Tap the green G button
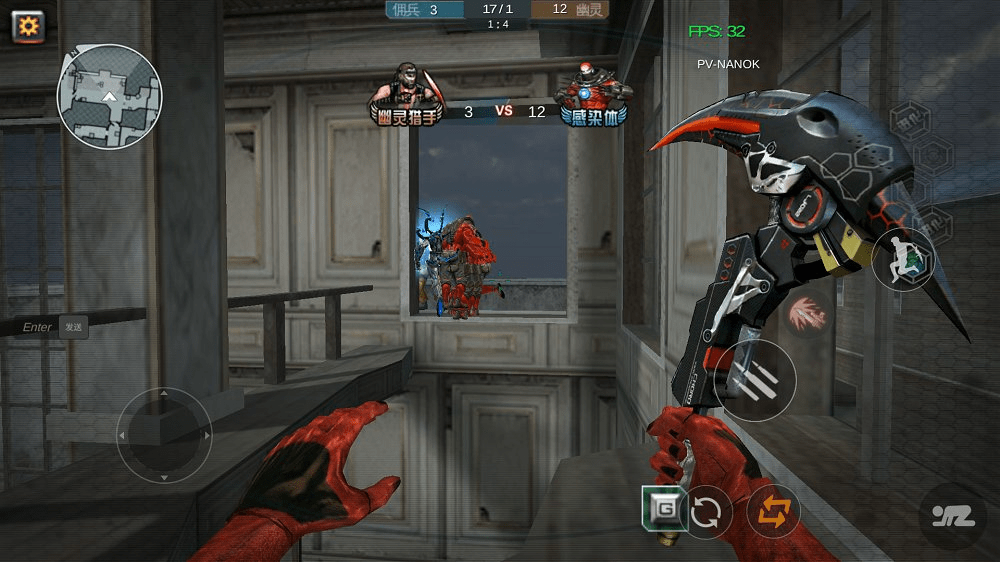The width and height of the screenshot is (1000, 562). point(664,509)
